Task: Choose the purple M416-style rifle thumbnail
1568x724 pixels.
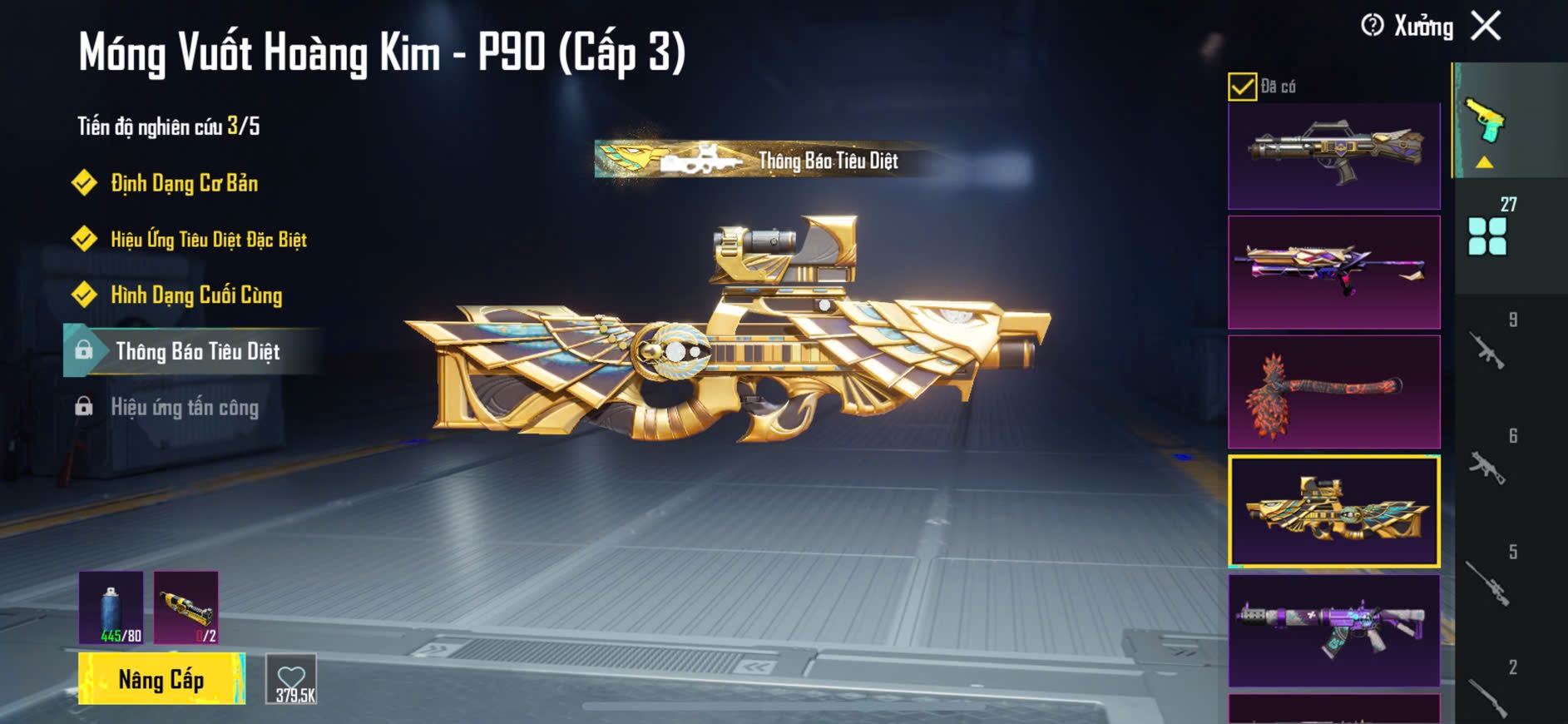Action: click(x=1333, y=630)
